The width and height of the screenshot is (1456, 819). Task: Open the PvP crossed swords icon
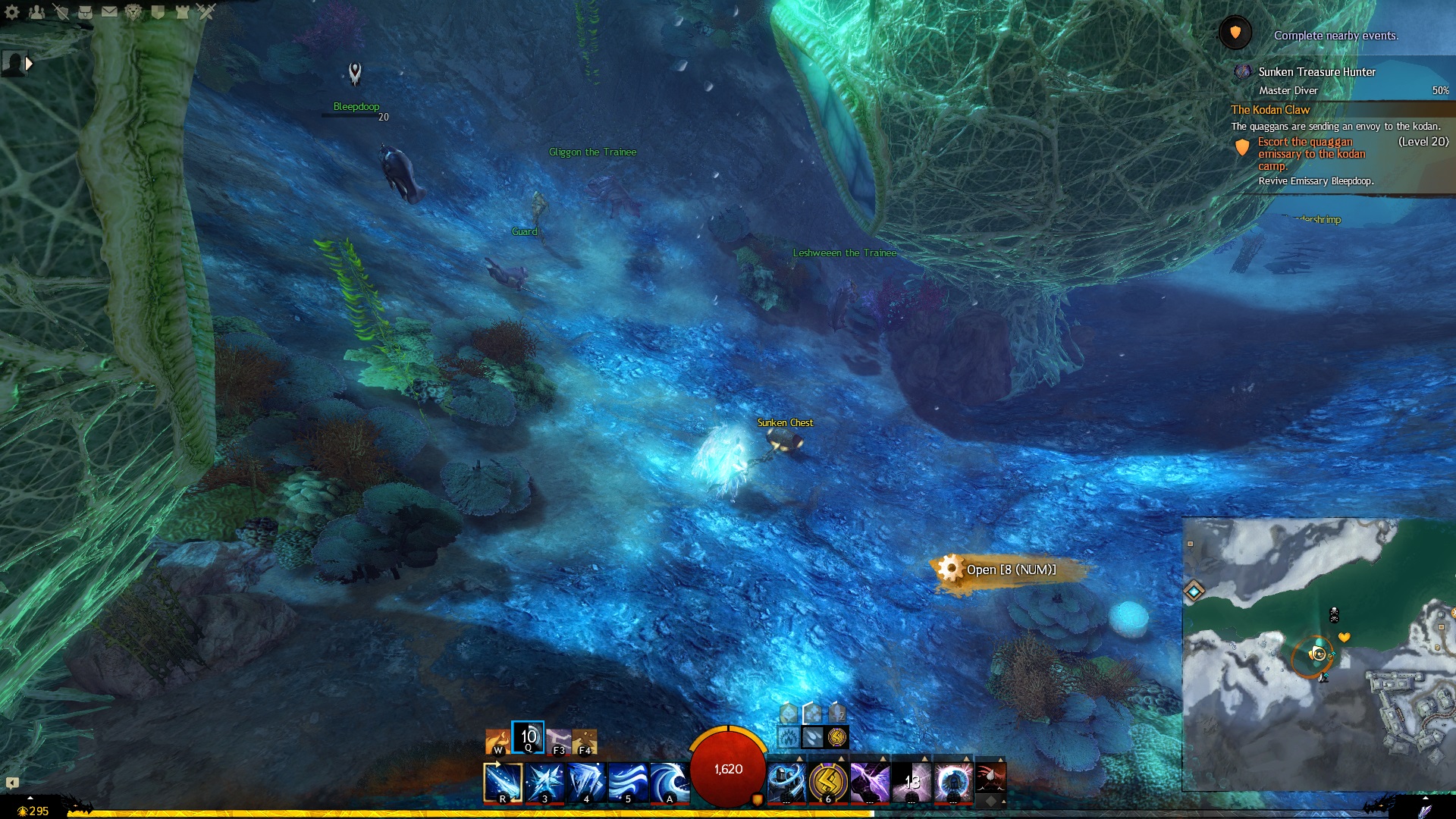(x=206, y=11)
